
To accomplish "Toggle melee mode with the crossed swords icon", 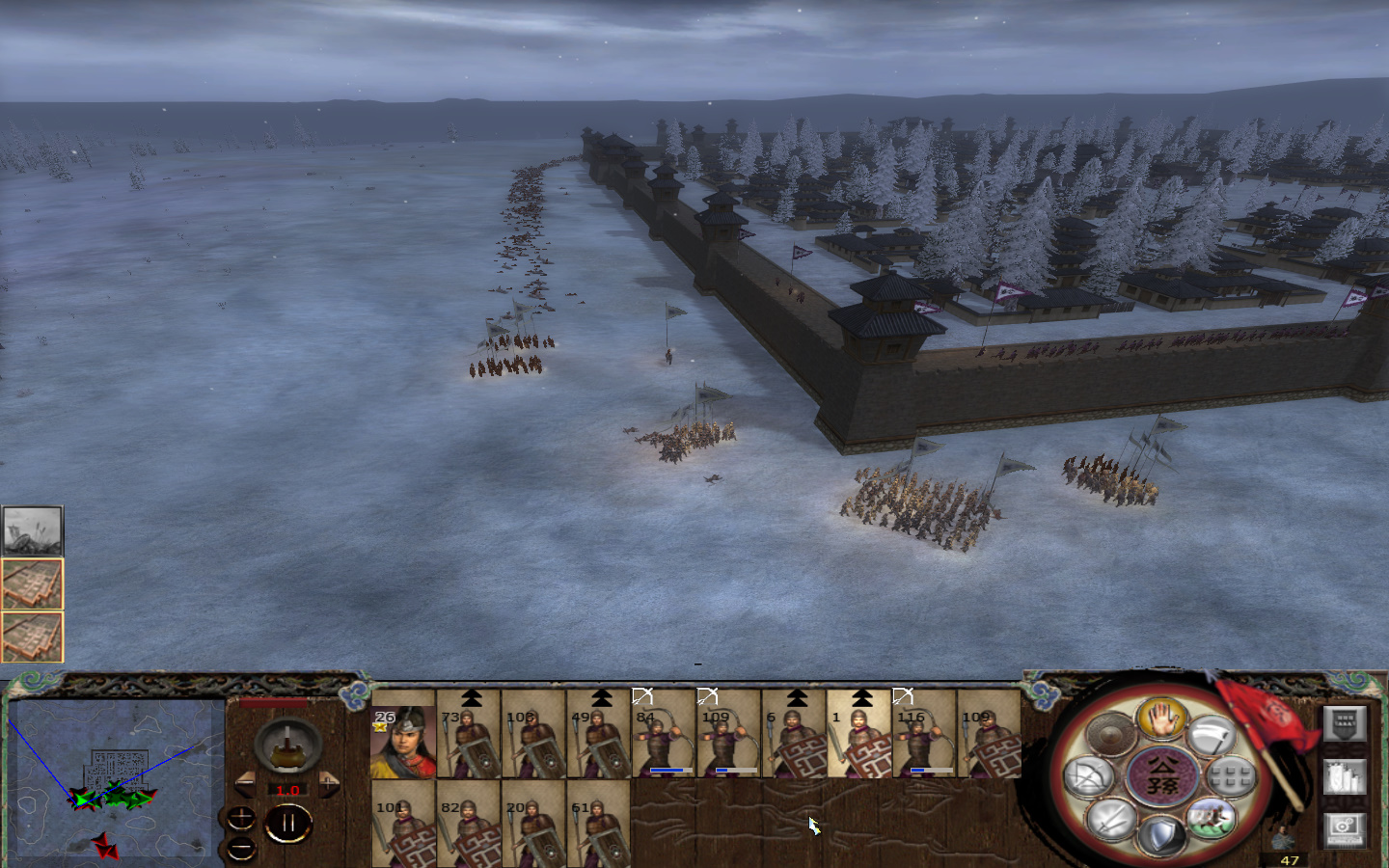I will pos(1108,819).
